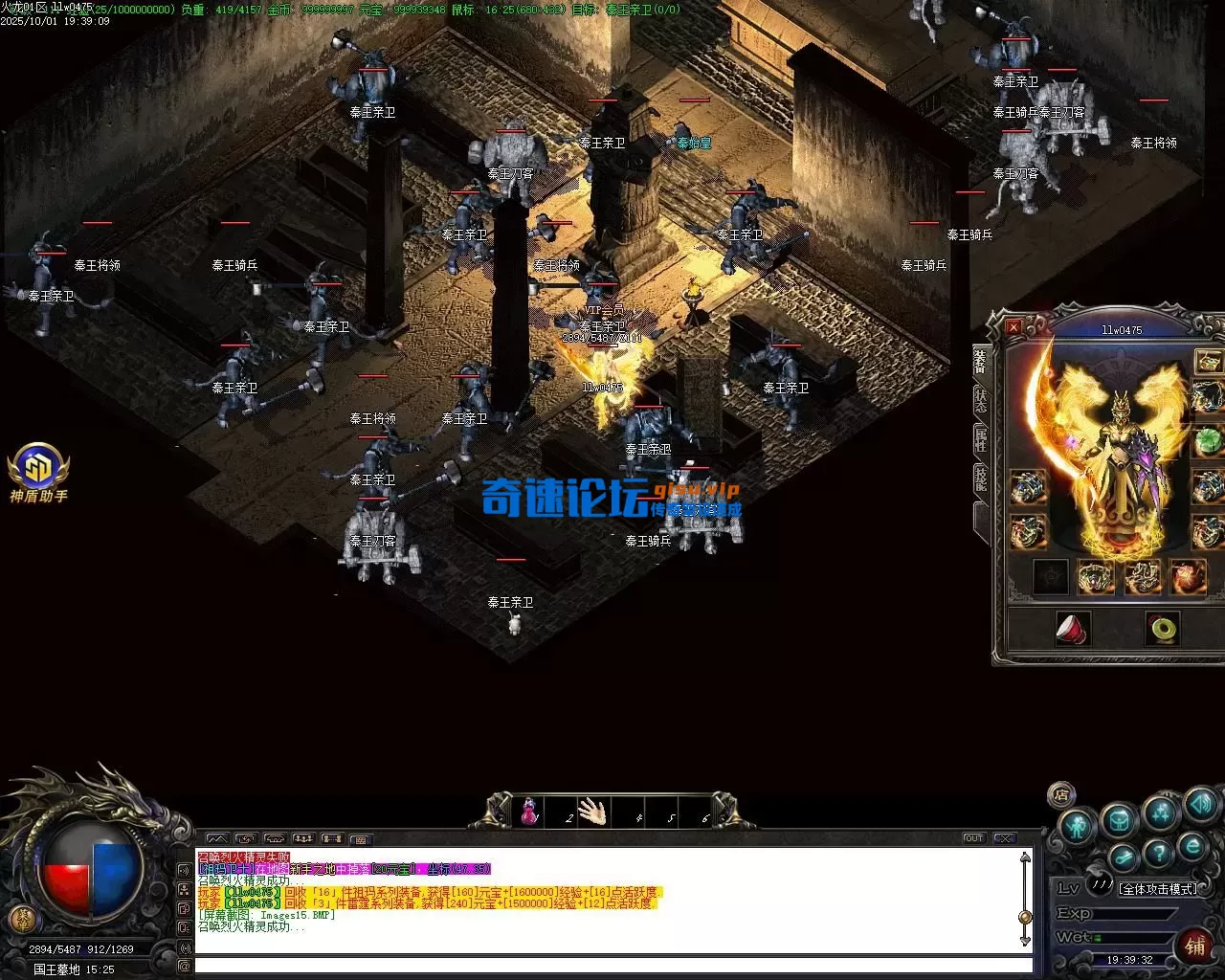The height and width of the screenshot is (980, 1225).
Task: Open the 铺 stall button
Action: pos(1195,946)
